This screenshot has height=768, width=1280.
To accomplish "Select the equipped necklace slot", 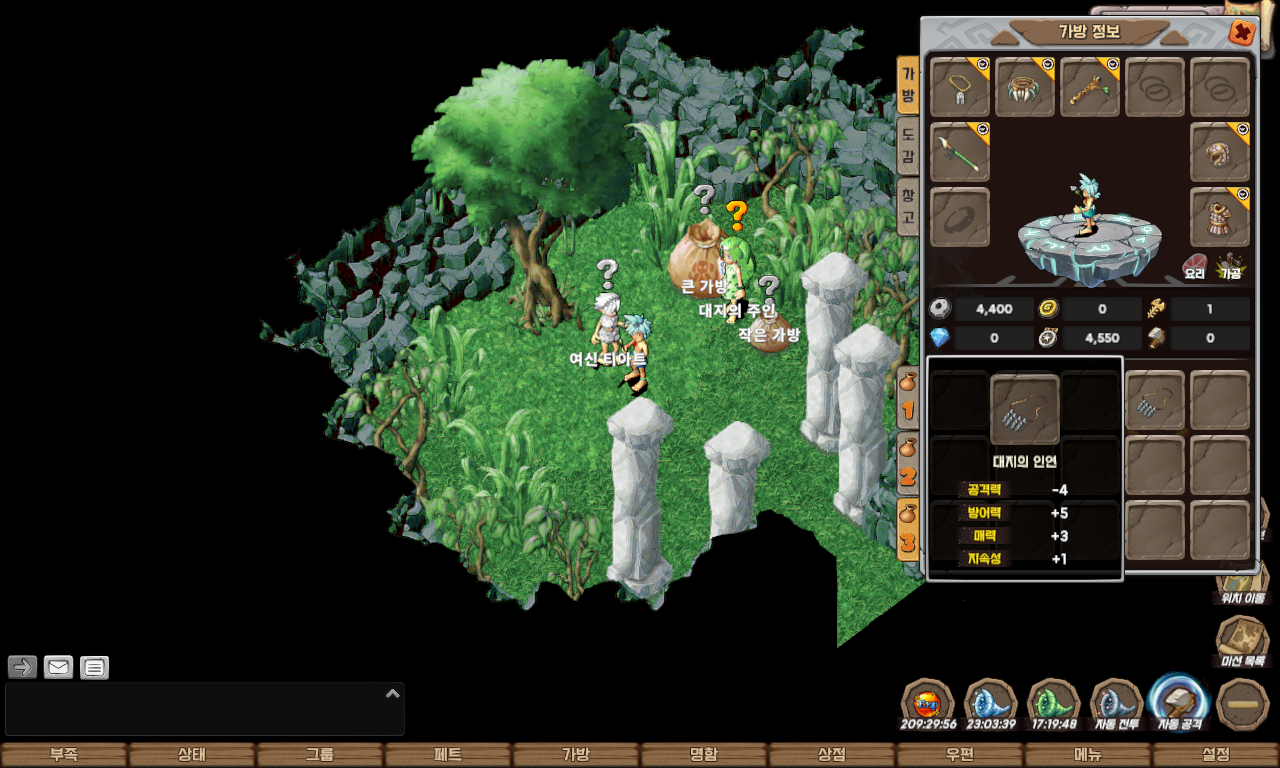I will point(960,87).
